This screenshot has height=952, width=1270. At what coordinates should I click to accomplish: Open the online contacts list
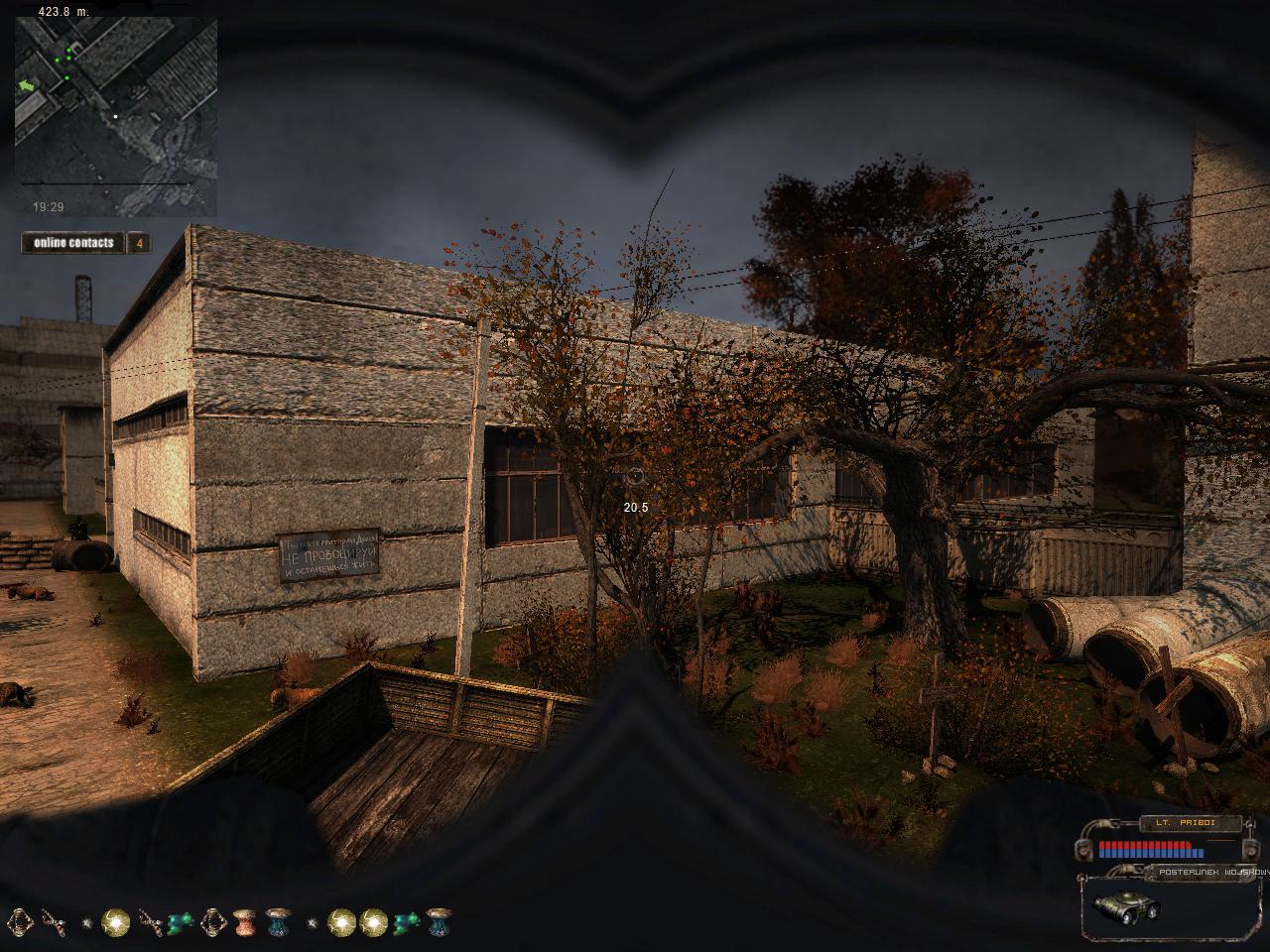click(x=74, y=243)
